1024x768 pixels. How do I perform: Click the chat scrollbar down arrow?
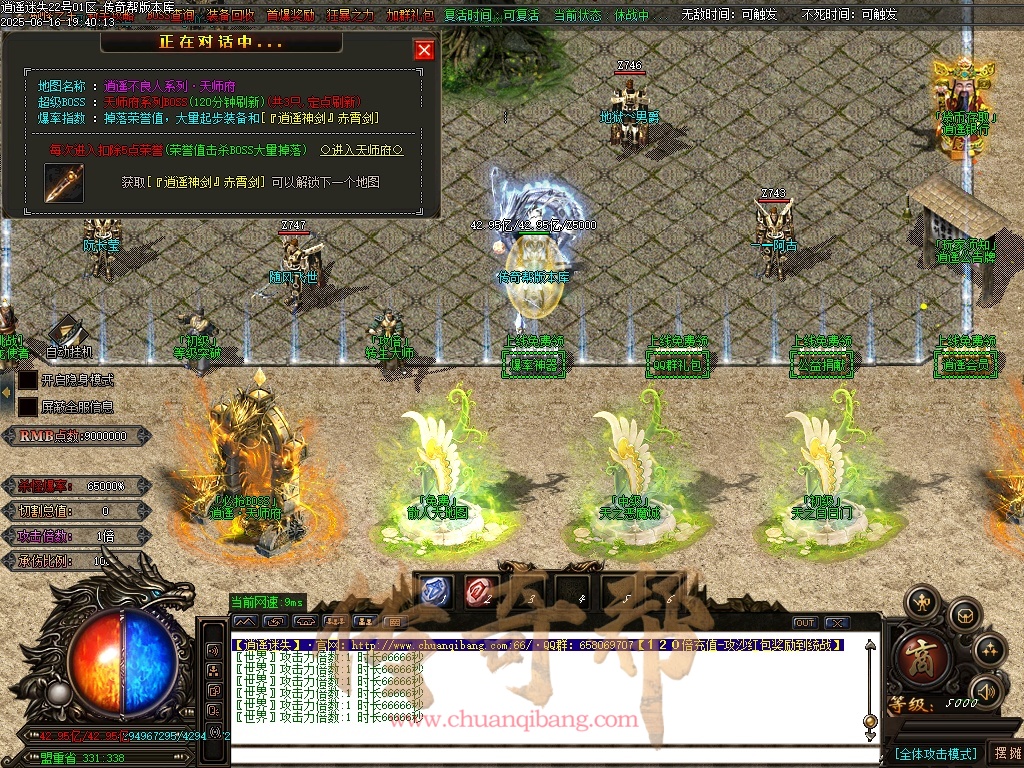(870, 722)
